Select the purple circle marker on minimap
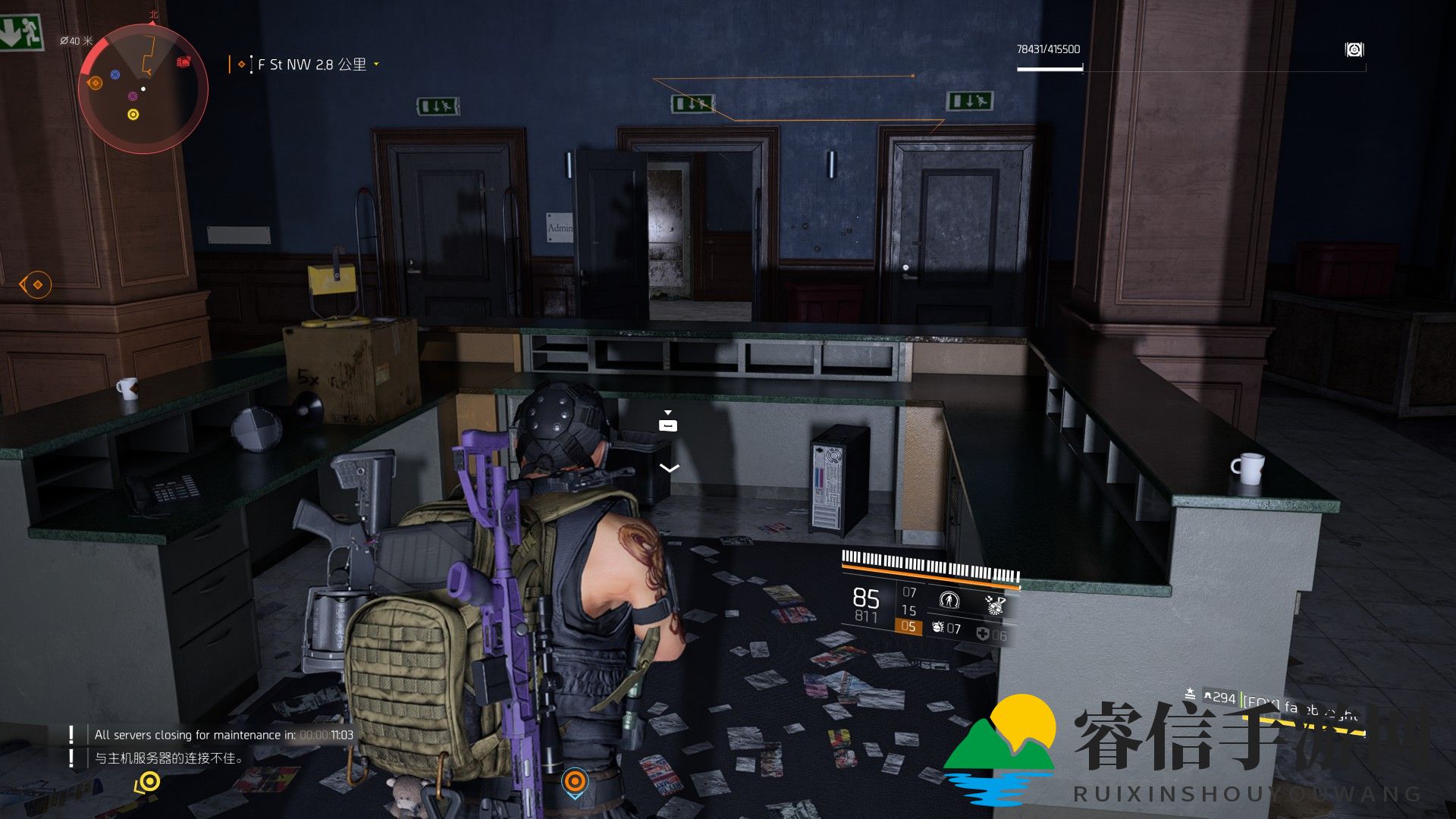This screenshot has height=819, width=1456. tap(133, 96)
